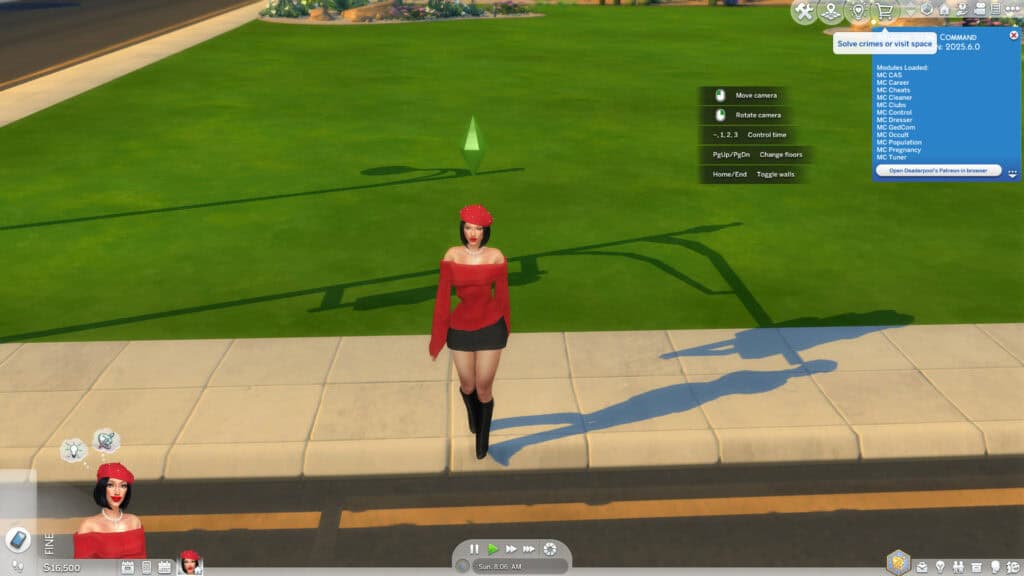Screen dimensions: 1024x576
Task: Open Deaderpool's Patreon in browser
Action: tap(938, 171)
